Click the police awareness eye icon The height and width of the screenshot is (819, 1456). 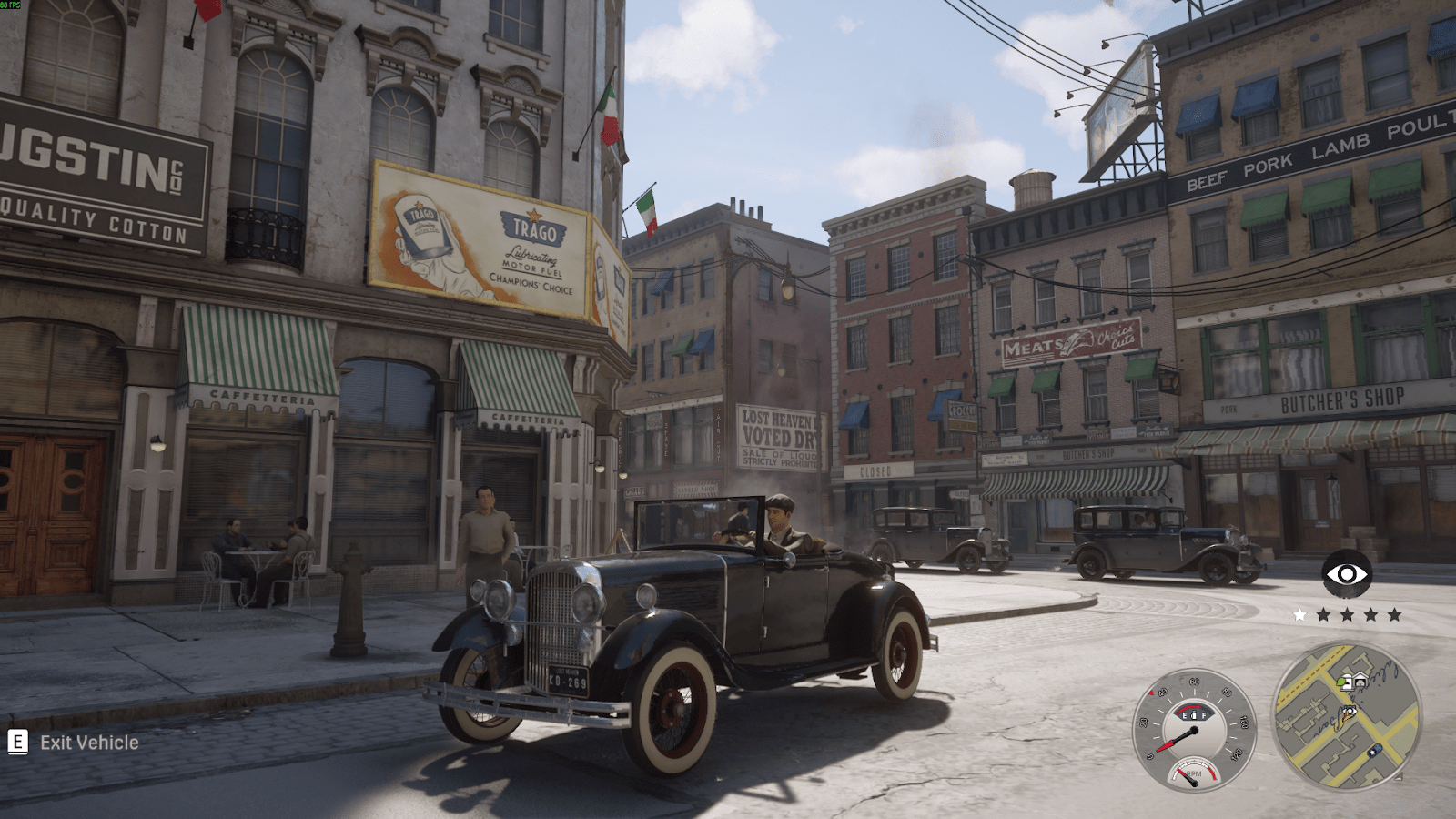coord(1347,574)
